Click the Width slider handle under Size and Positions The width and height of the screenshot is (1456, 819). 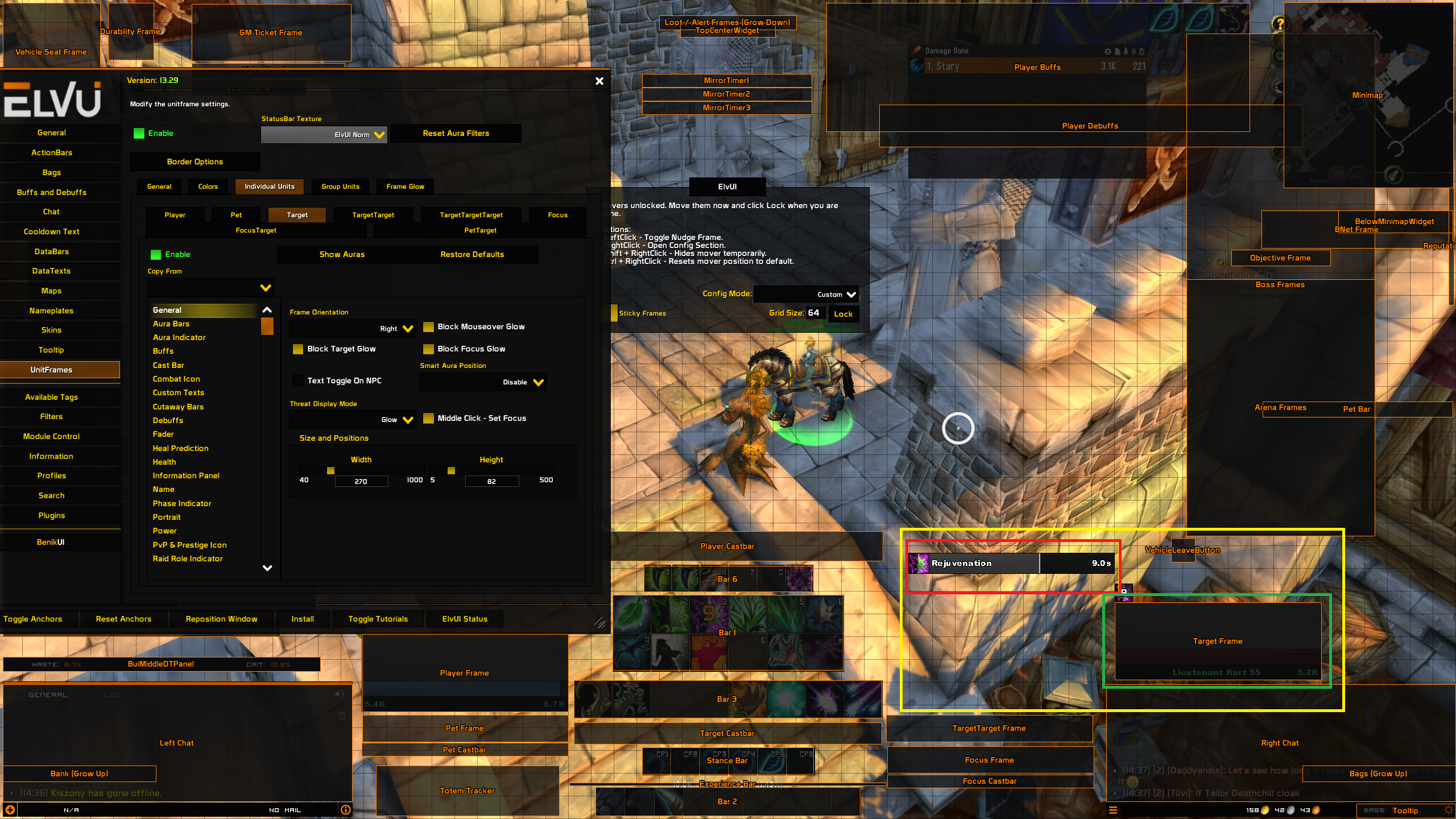point(330,471)
